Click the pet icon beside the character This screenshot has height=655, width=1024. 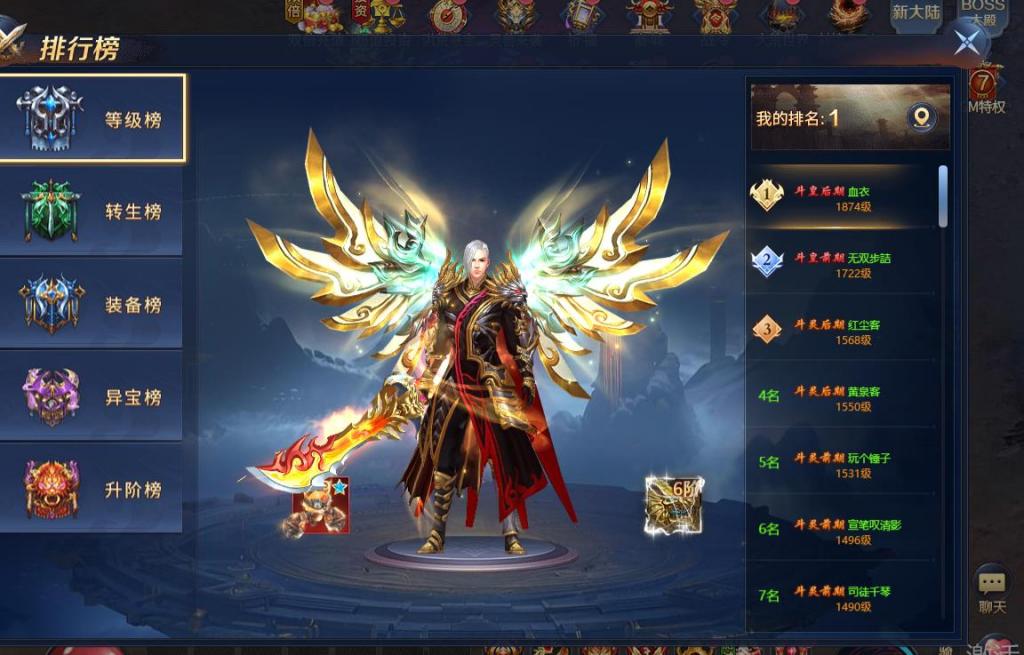click(x=319, y=505)
